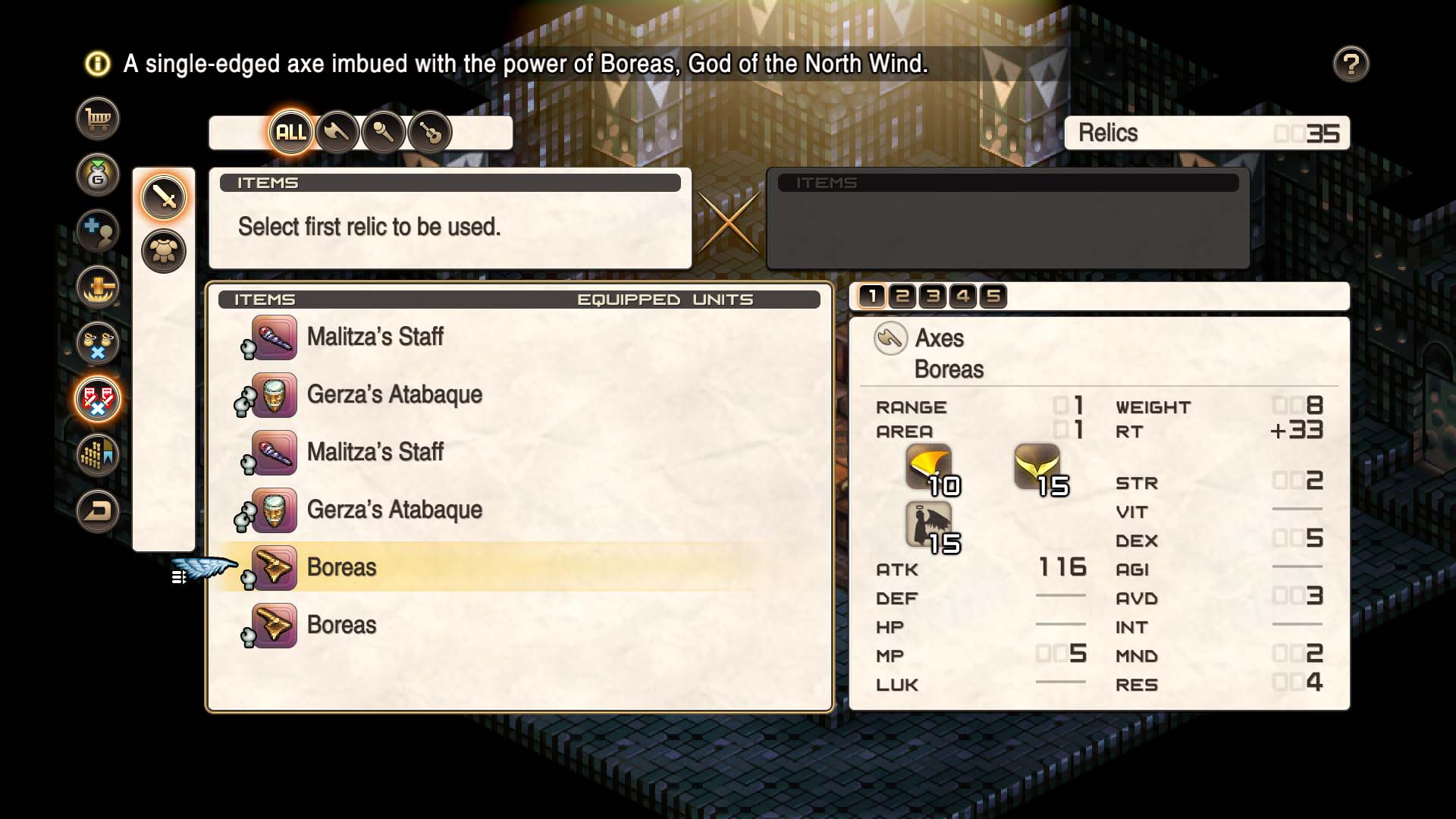
Task: Select Gerza's Atabaque item
Action: pyautogui.click(x=394, y=394)
